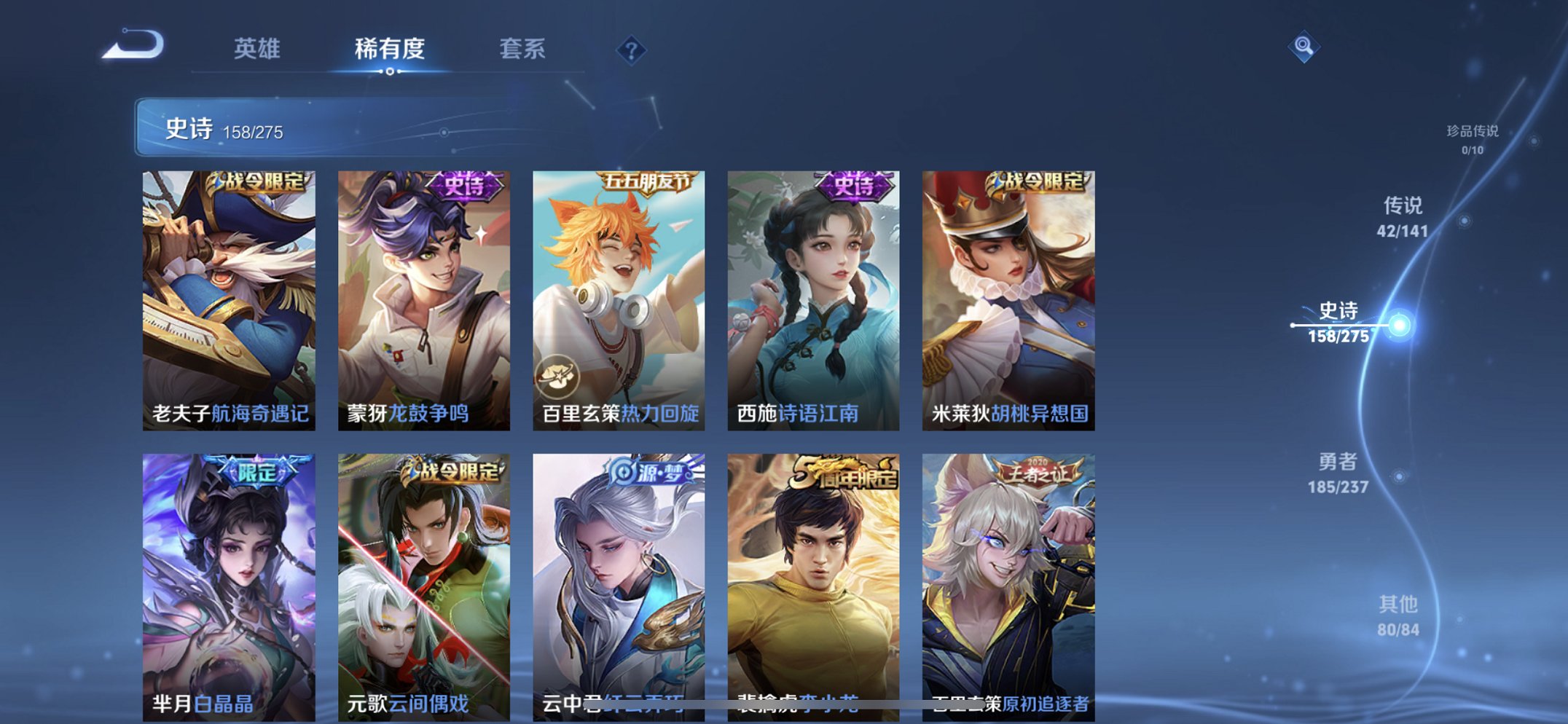The height and width of the screenshot is (724, 1568).
Task: Click the fan badge on 百里玄策热力回旋 skin
Action: point(558,374)
